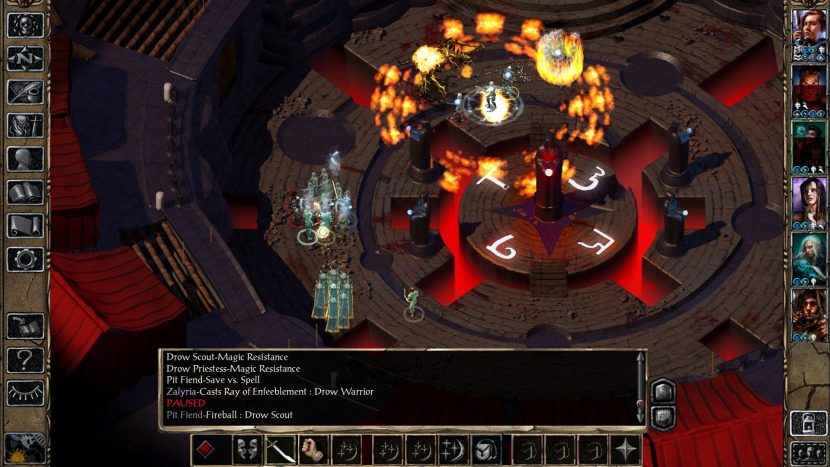Click the dialog log scrollbar
830x467 pixels.
pos(641,385)
